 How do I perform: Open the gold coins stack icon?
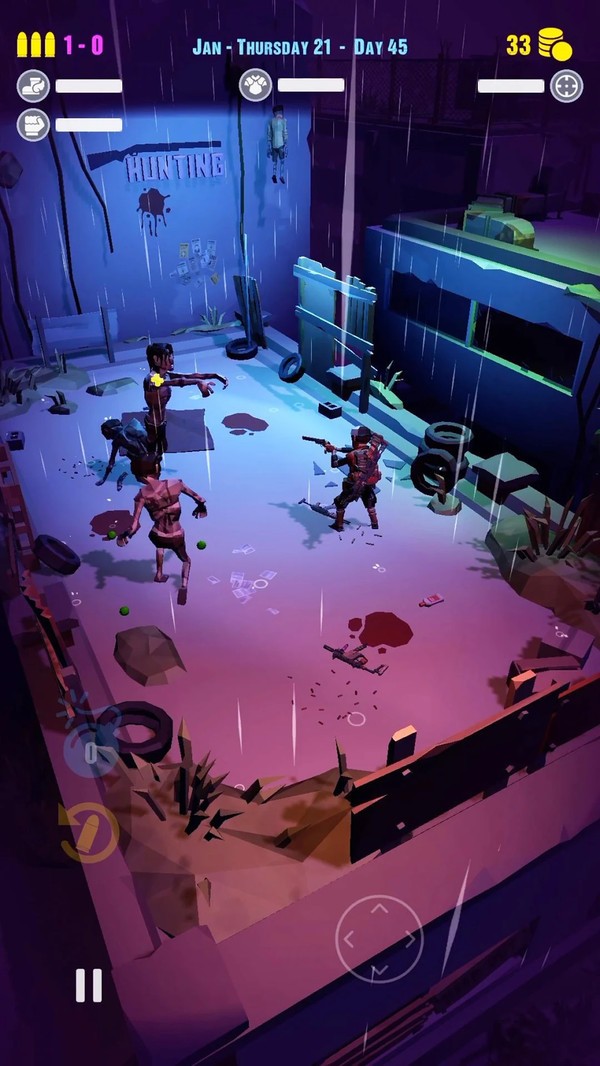pos(554,45)
